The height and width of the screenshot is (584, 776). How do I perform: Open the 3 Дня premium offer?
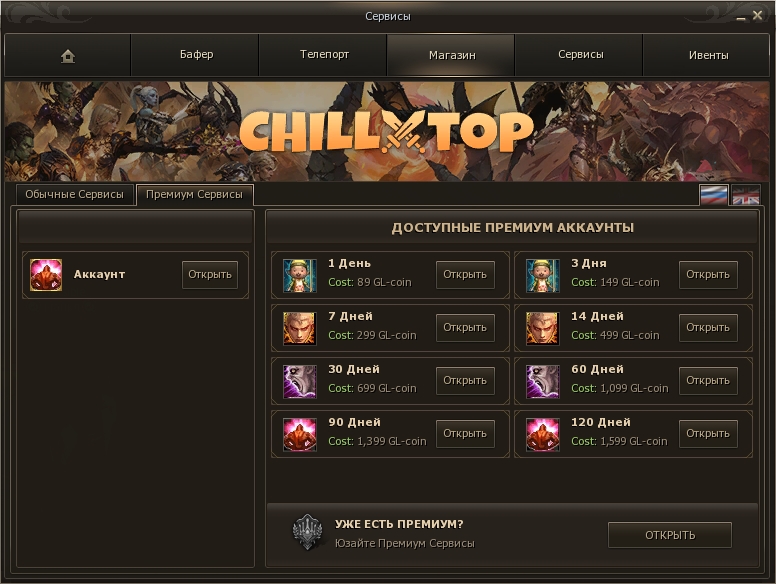[x=708, y=275]
